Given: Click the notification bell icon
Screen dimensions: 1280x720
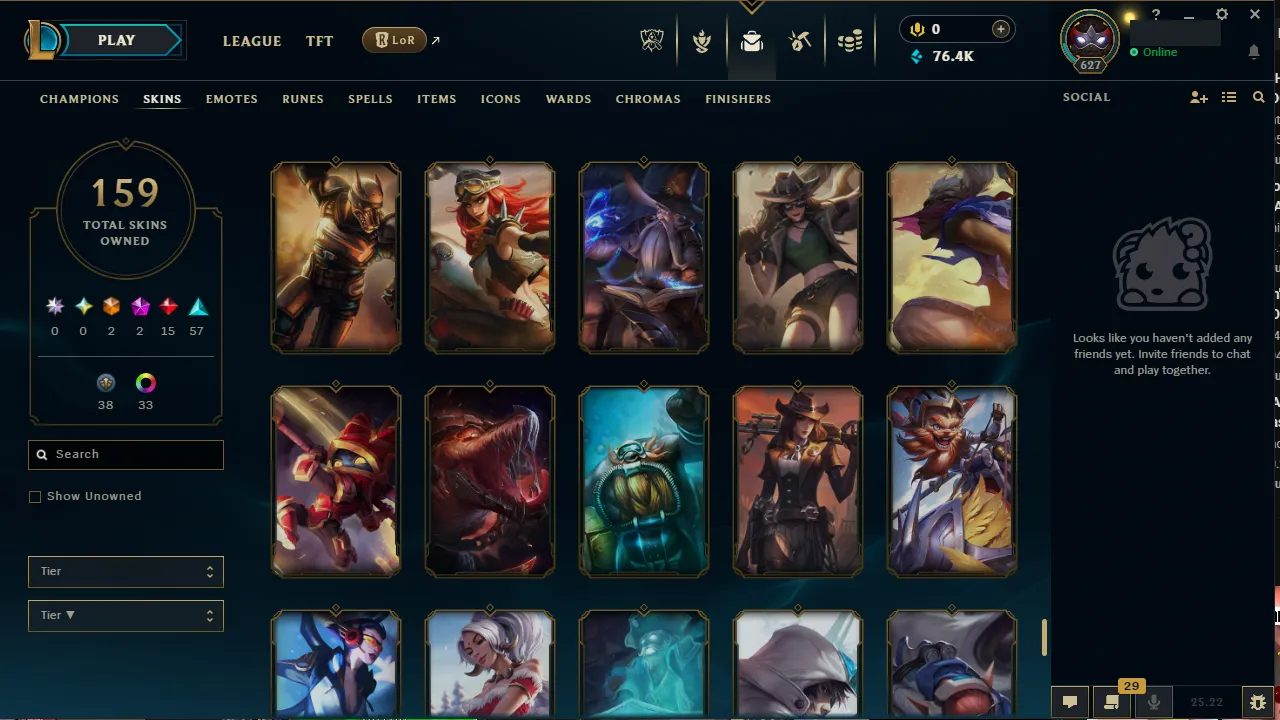Looking at the screenshot, I should pyautogui.click(x=1254, y=52).
